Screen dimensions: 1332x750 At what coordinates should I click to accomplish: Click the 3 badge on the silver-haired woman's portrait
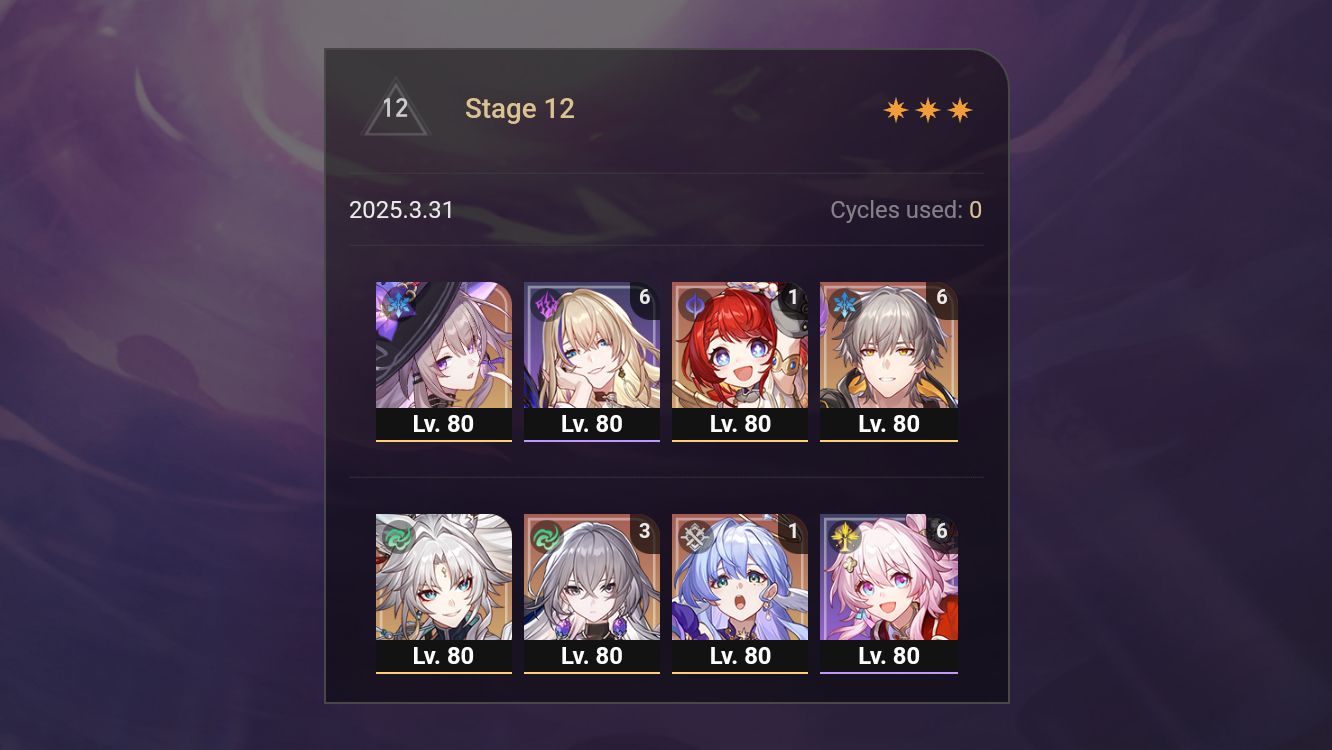click(x=645, y=529)
